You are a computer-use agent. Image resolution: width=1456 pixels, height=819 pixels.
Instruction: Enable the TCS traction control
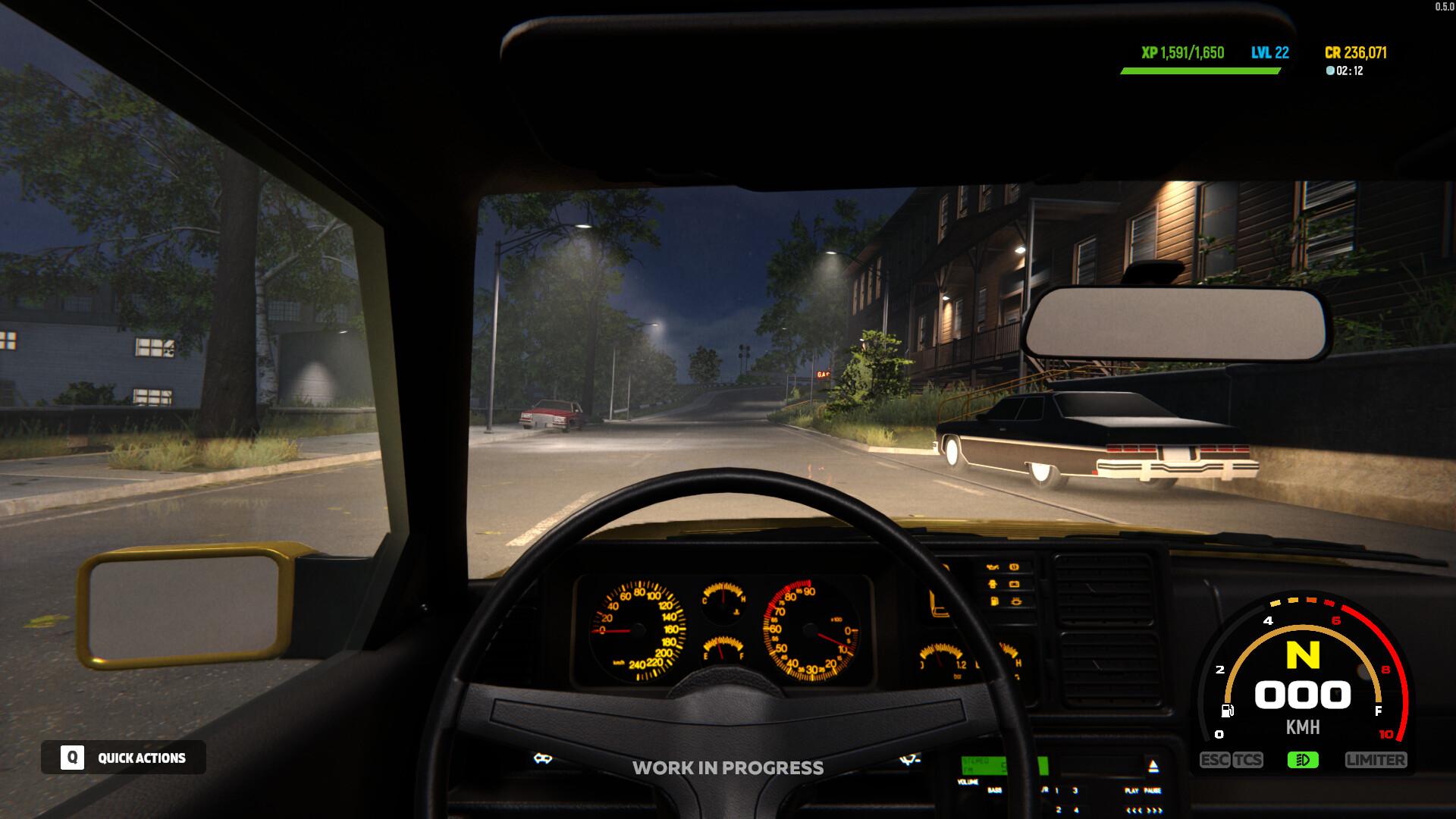(1247, 759)
